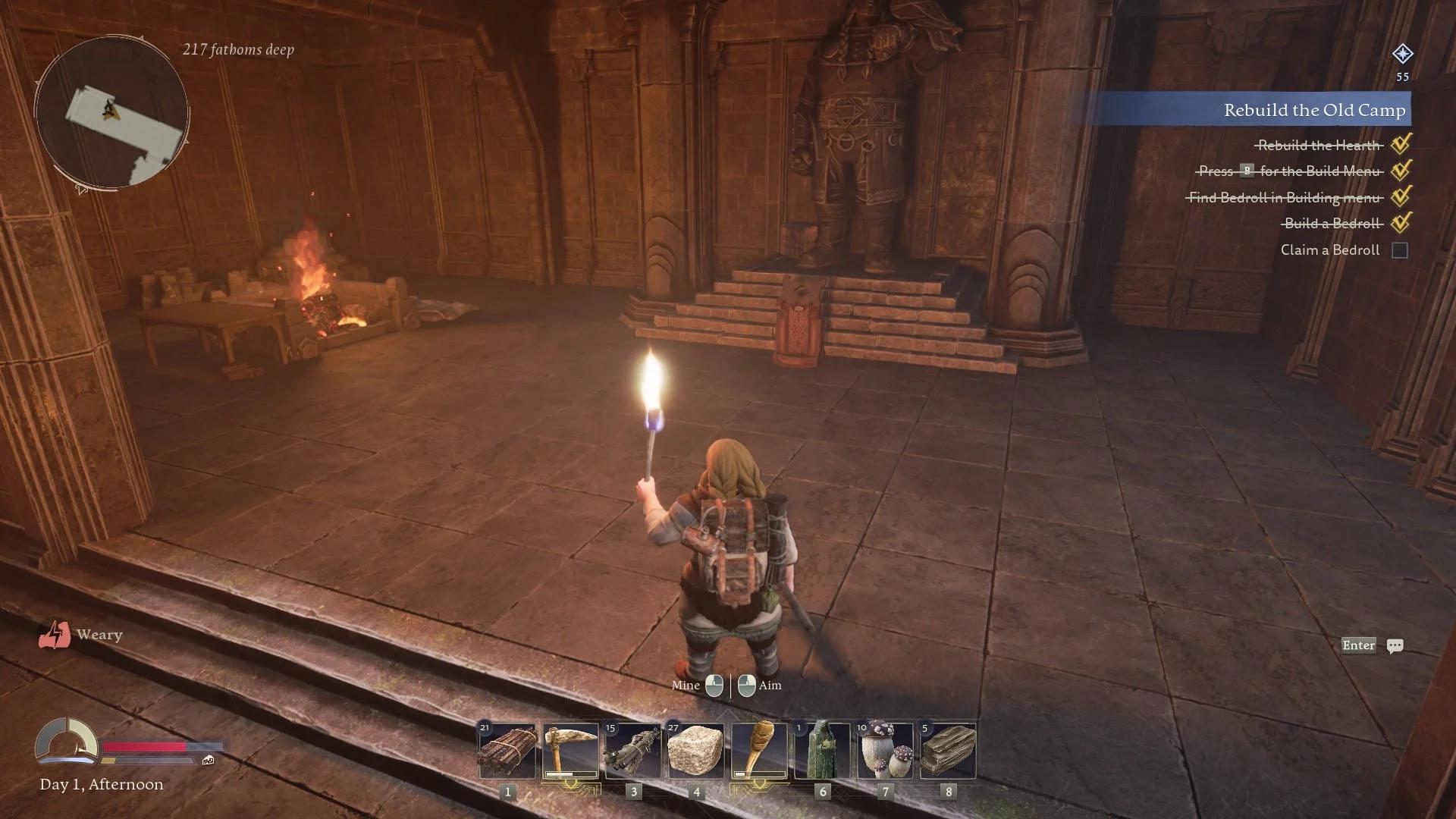Viewport: 1456px width, 819px height.
Task: Tick the Claim a Bedroll objective checkbox
Action: click(x=1400, y=250)
